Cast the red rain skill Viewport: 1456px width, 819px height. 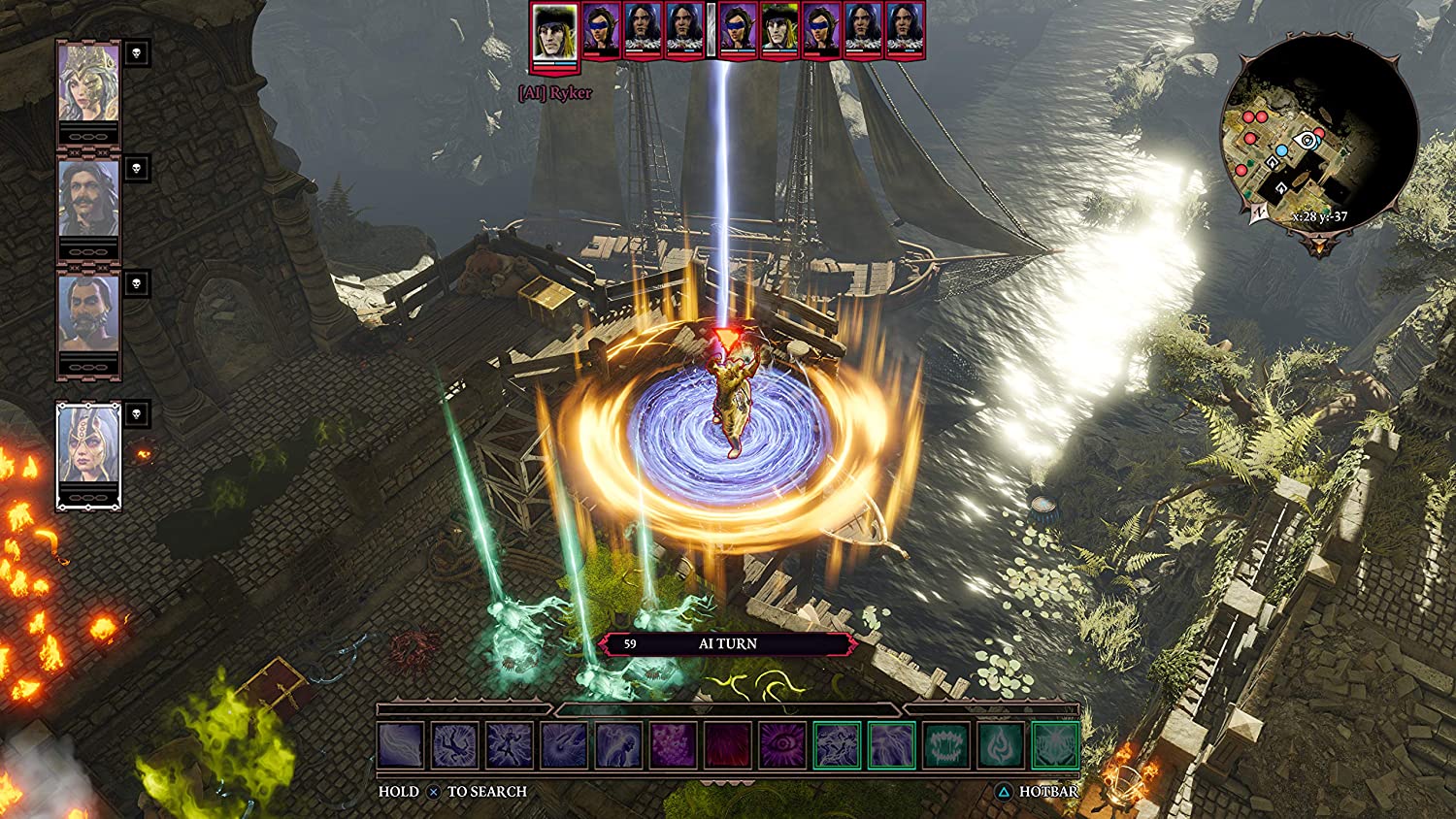[x=727, y=745]
